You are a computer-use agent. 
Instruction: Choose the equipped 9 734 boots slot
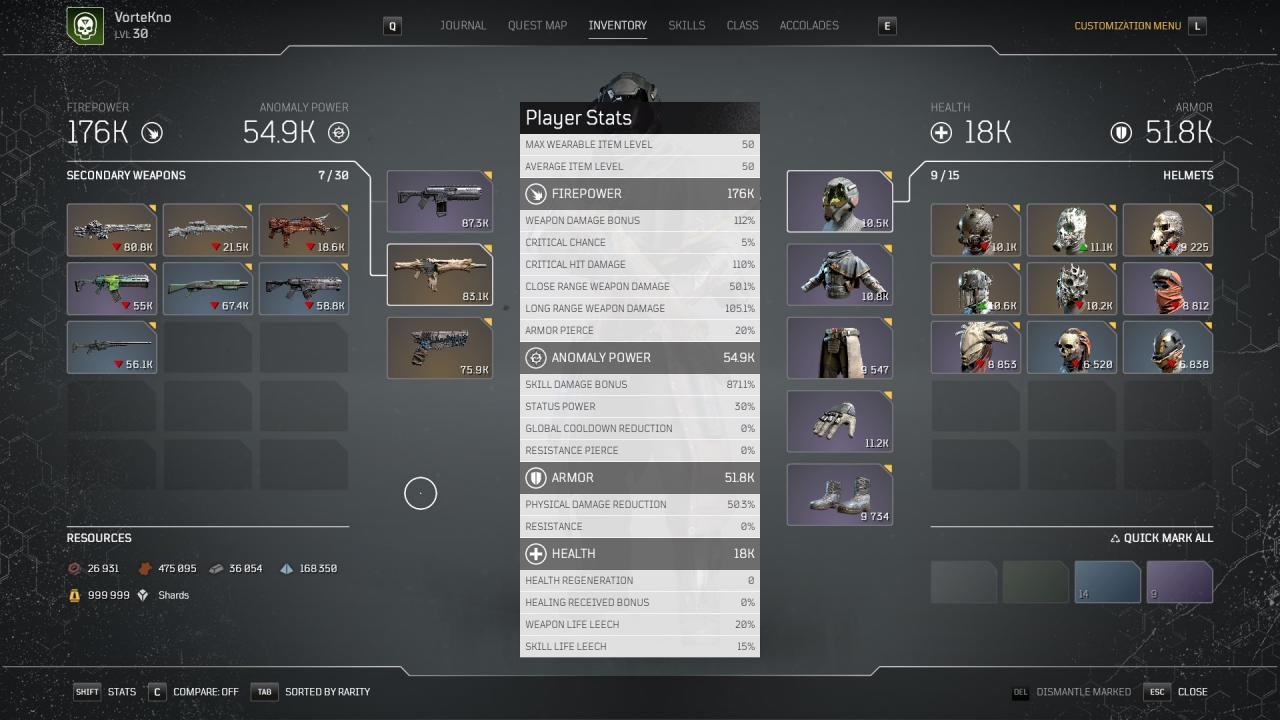(x=839, y=494)
